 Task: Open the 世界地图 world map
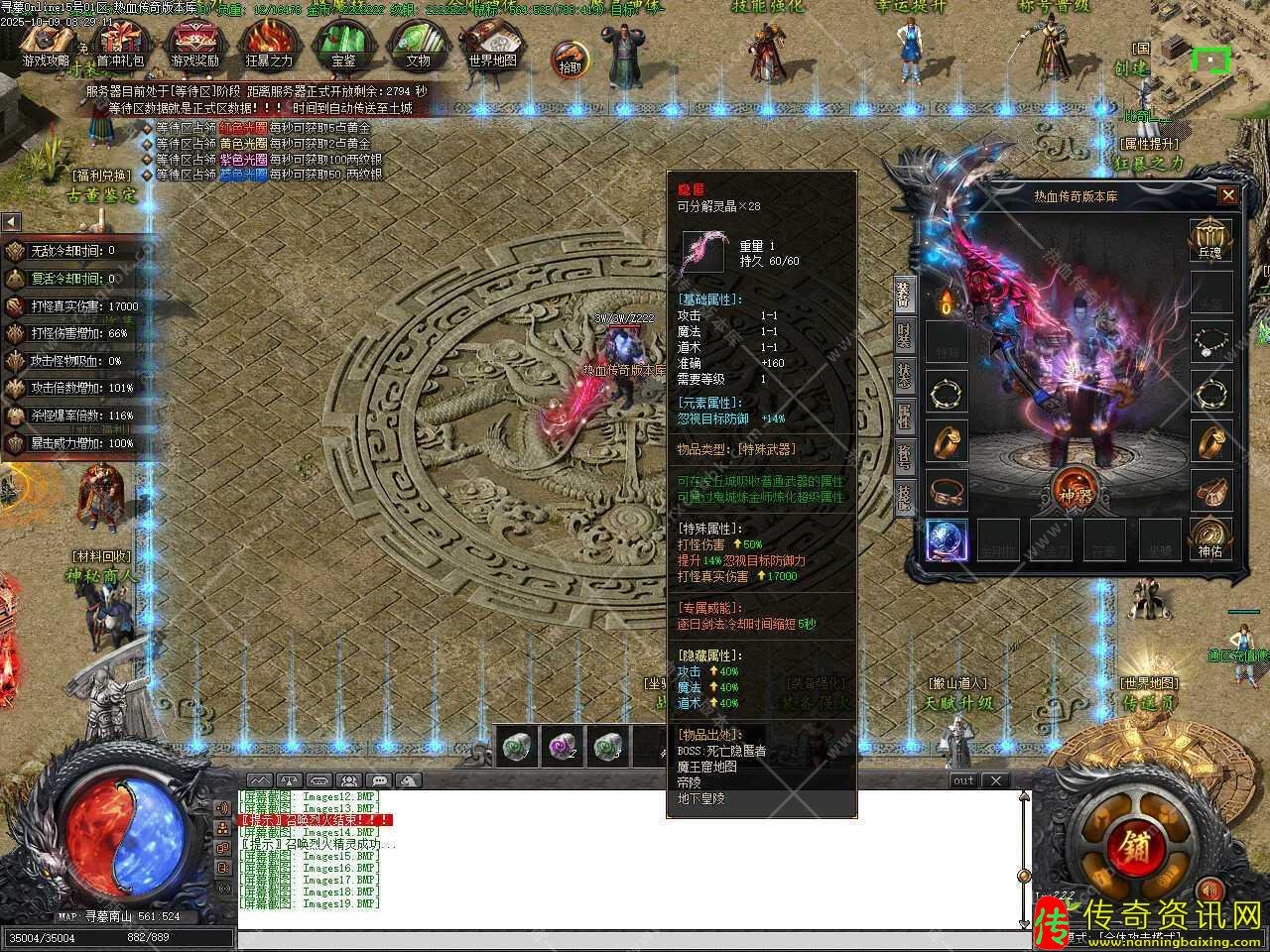click(x=492, y=46)
